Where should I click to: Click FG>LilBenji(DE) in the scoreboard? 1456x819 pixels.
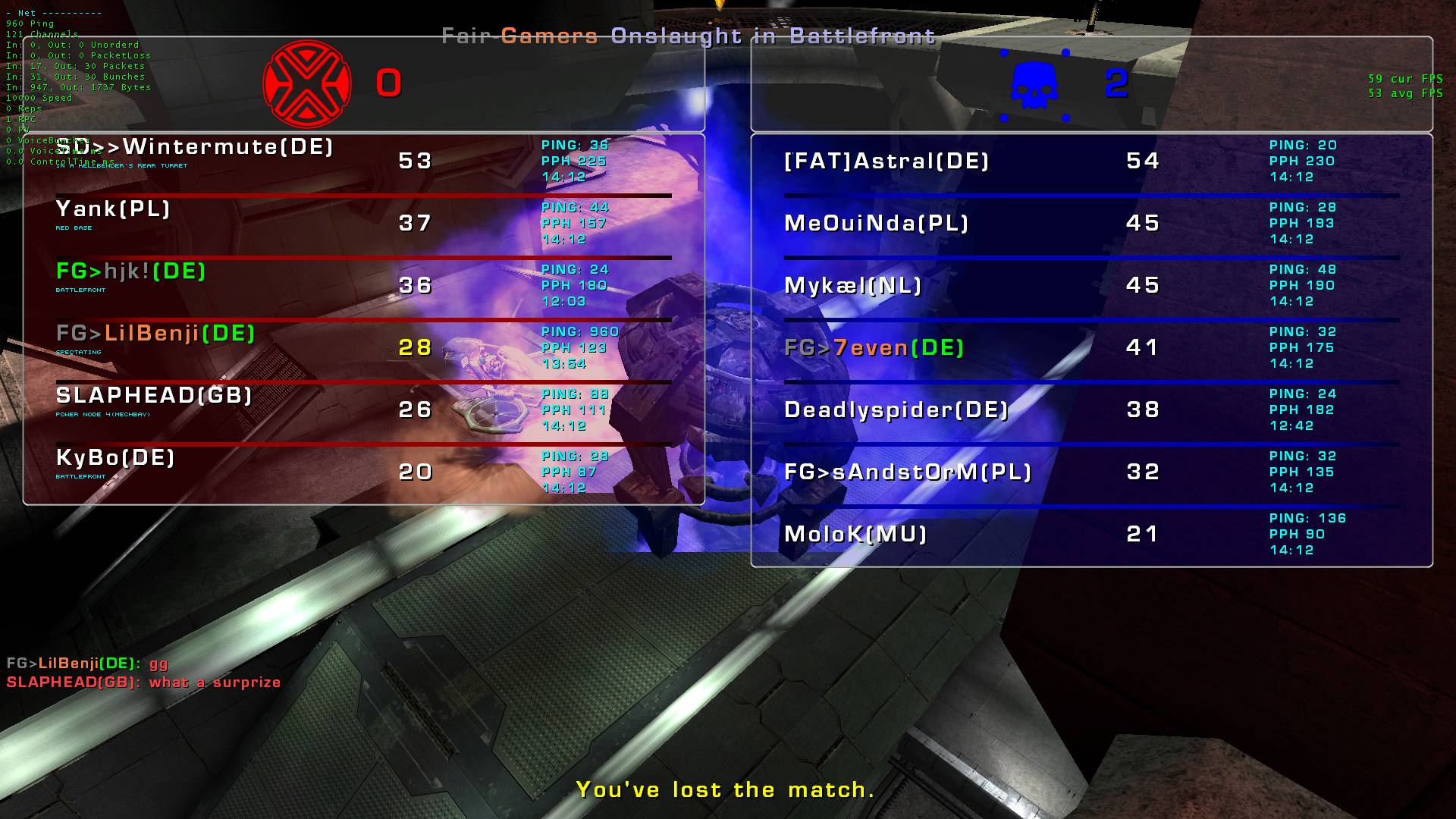point(156,333)
